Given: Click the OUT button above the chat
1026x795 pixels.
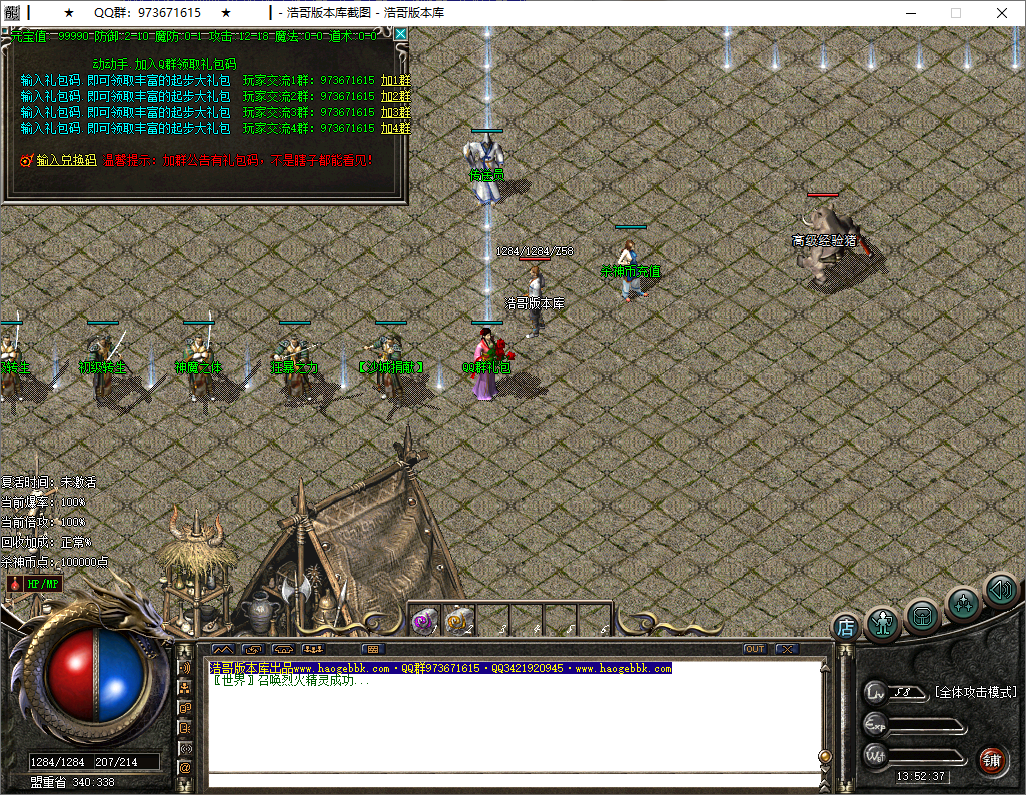Looking at the screenshot, I should (x=755, y=649).
